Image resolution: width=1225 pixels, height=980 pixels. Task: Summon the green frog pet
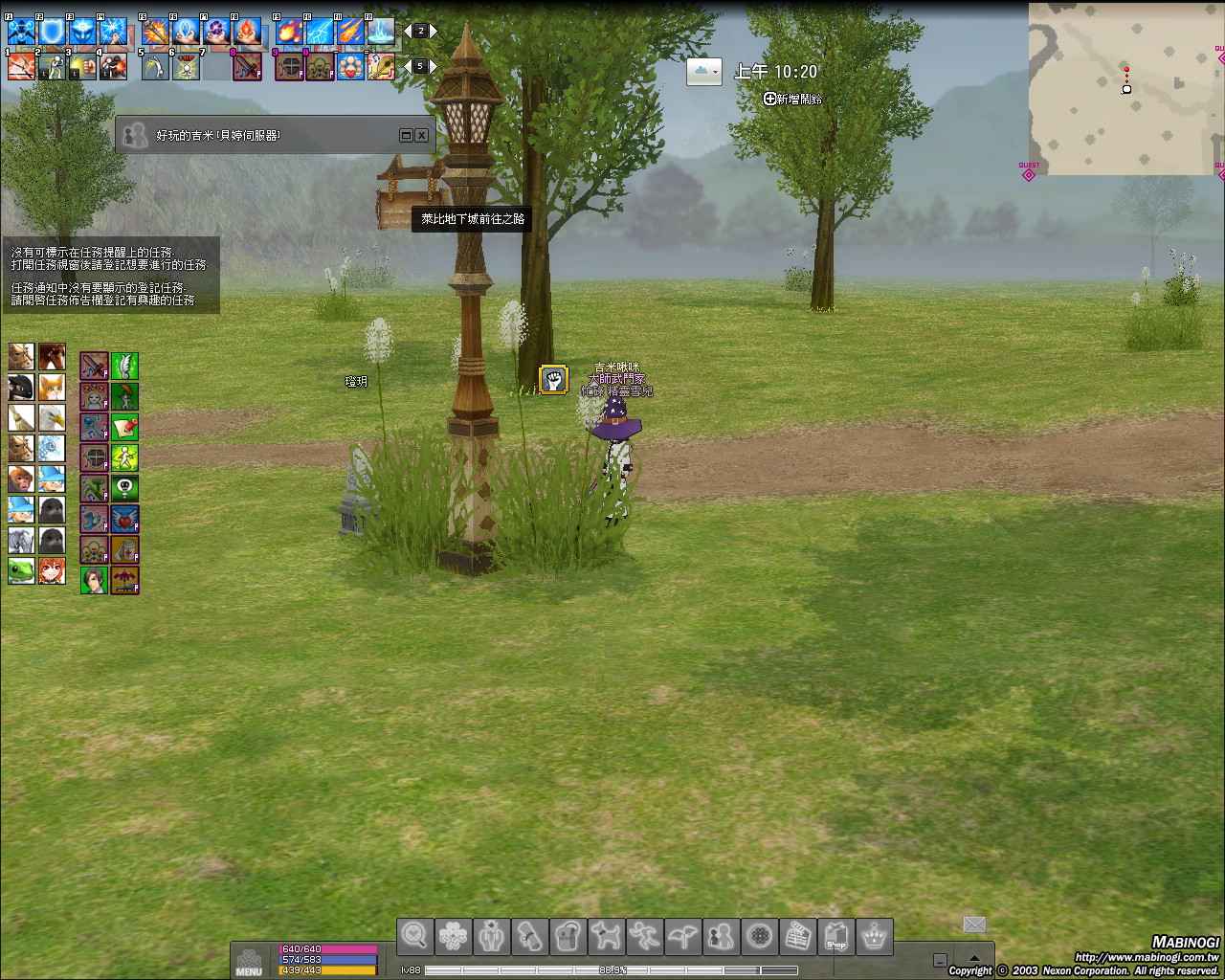pos(21,570)
